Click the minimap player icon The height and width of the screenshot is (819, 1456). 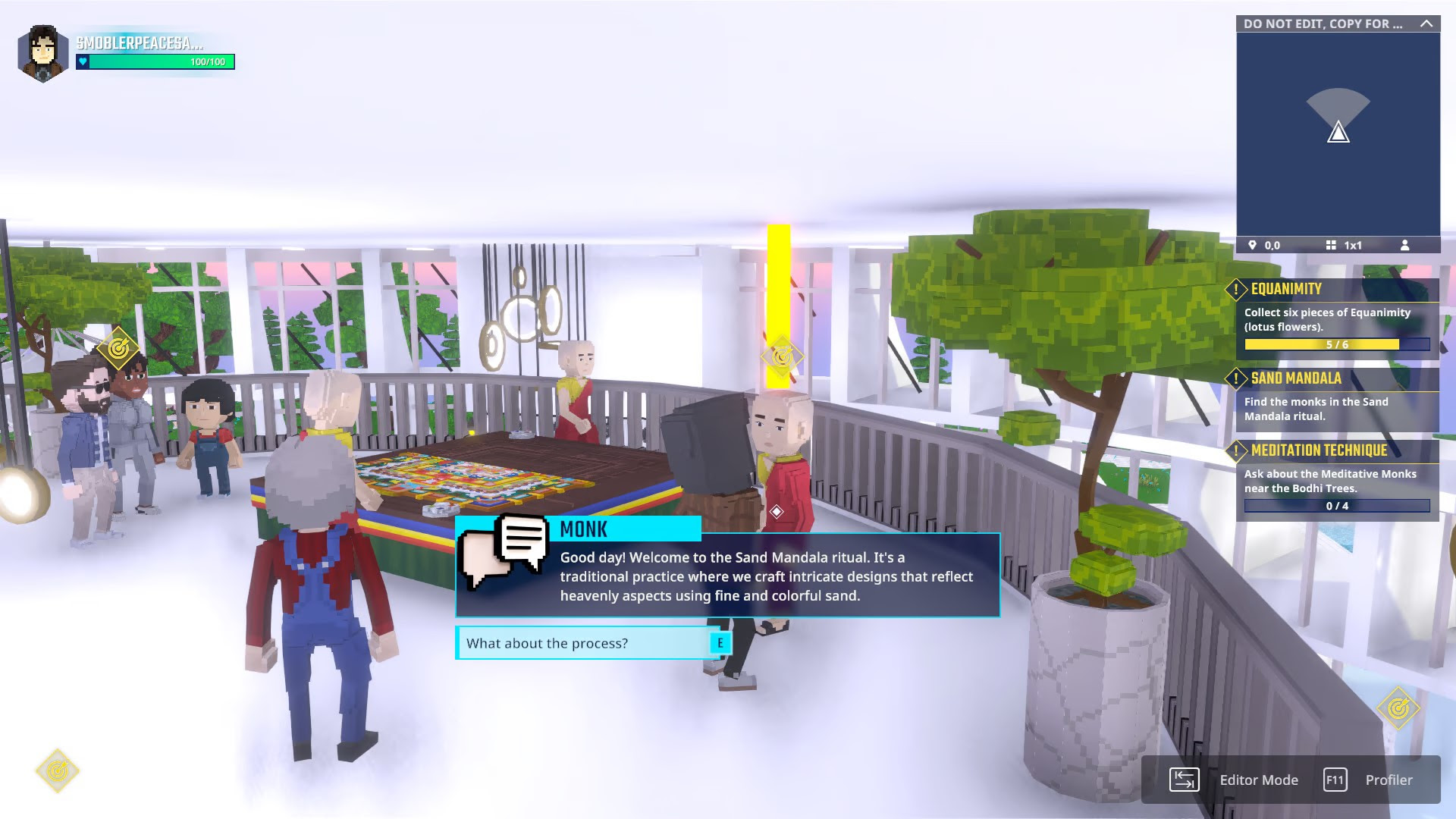pos(1404,245)
